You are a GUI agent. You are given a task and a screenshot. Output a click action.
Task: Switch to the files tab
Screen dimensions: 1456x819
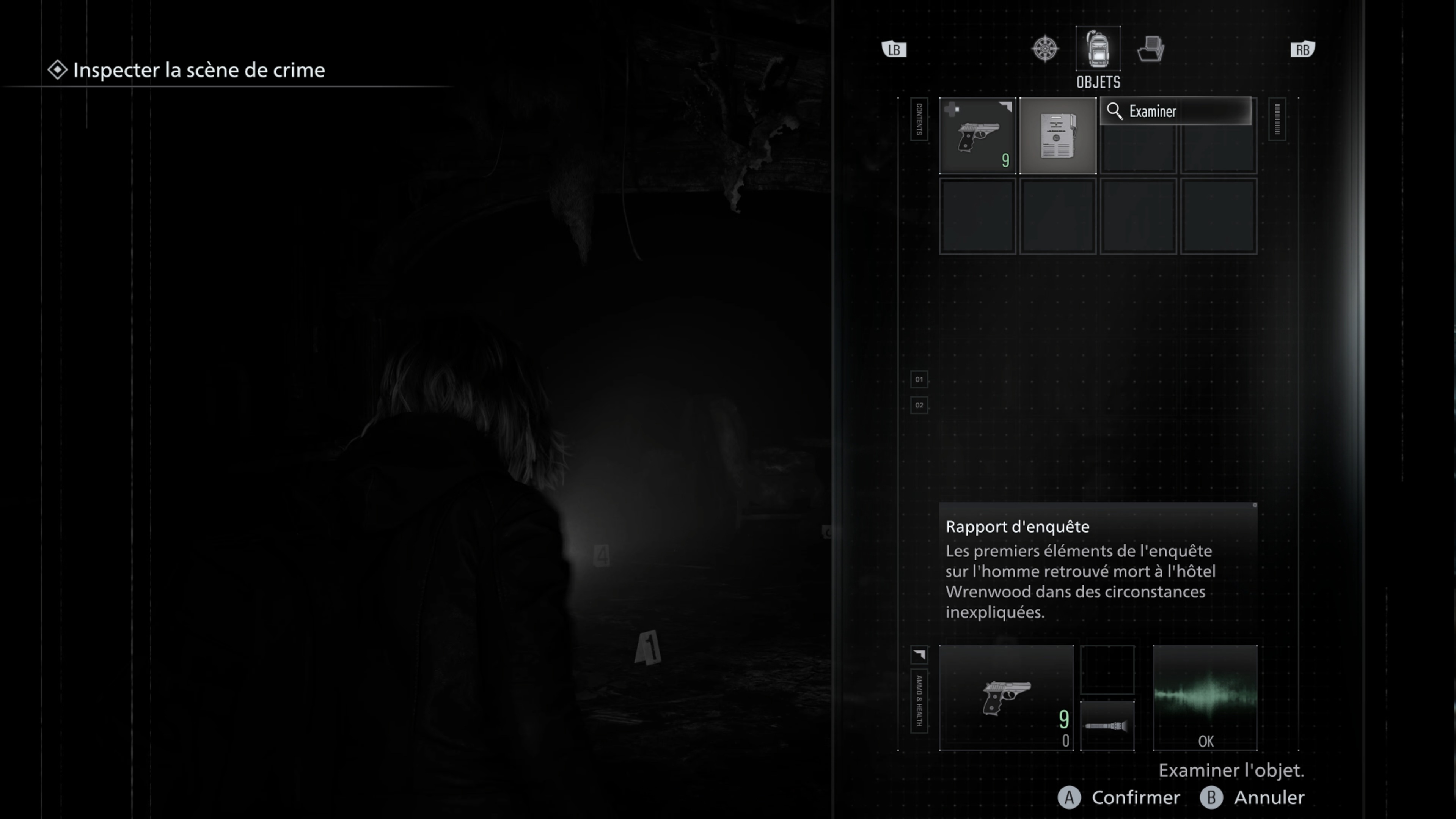[1150, 49]
